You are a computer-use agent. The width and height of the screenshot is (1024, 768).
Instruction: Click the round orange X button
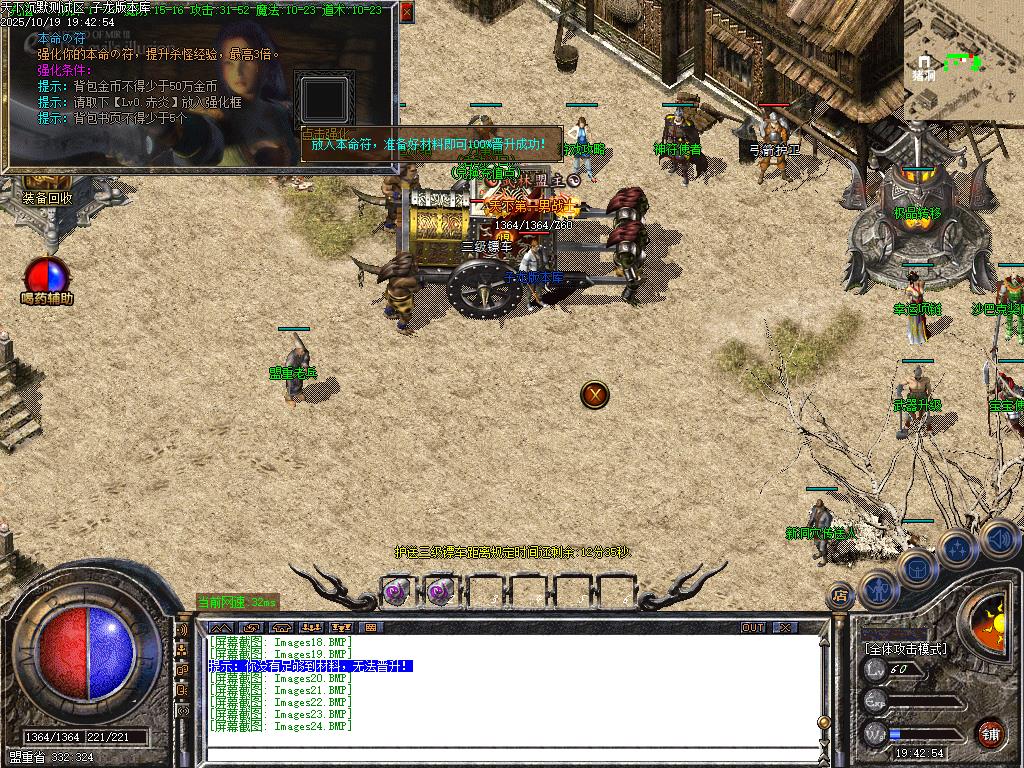click(x=595, y=394)
